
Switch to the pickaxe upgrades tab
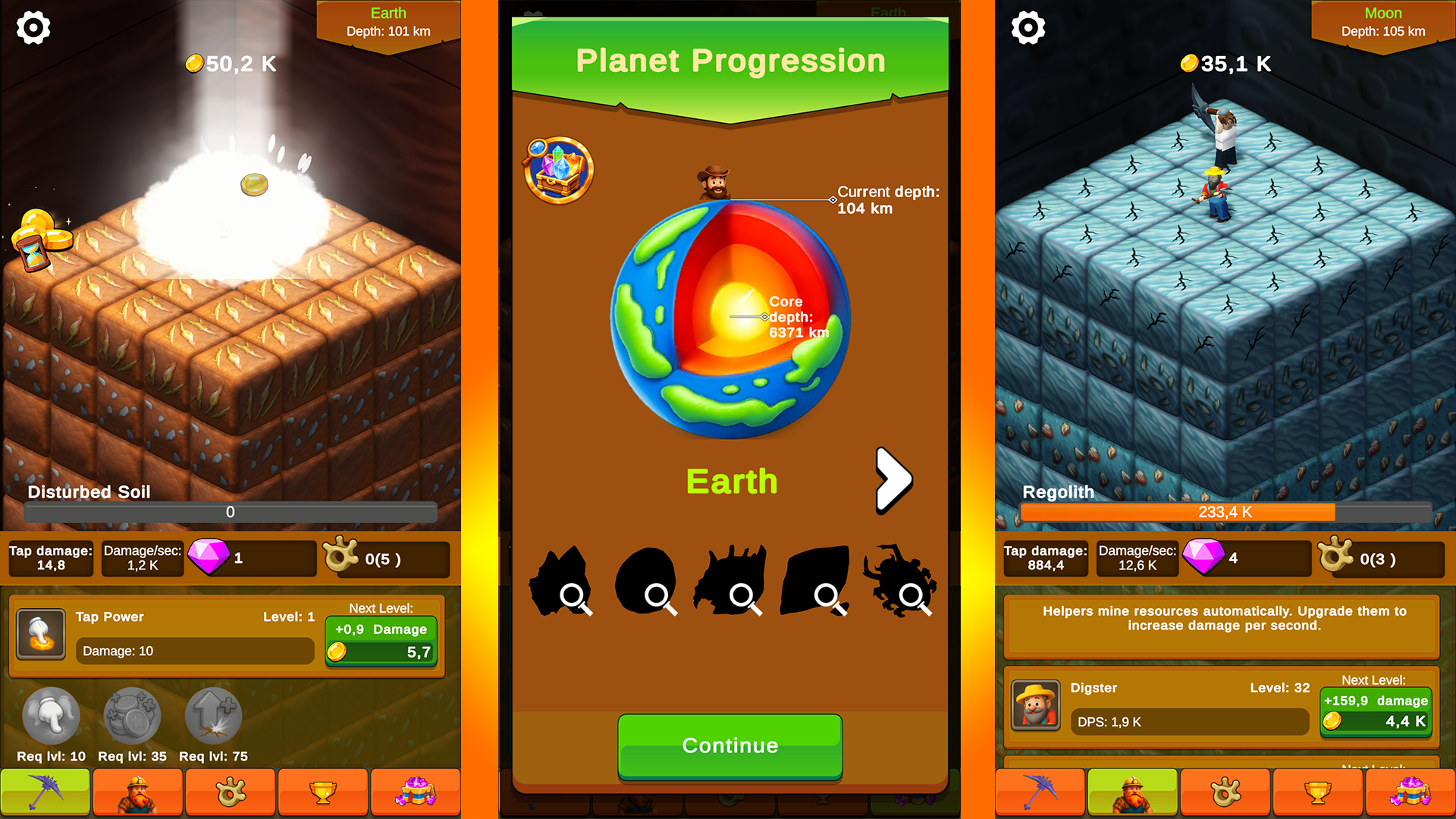45,792
